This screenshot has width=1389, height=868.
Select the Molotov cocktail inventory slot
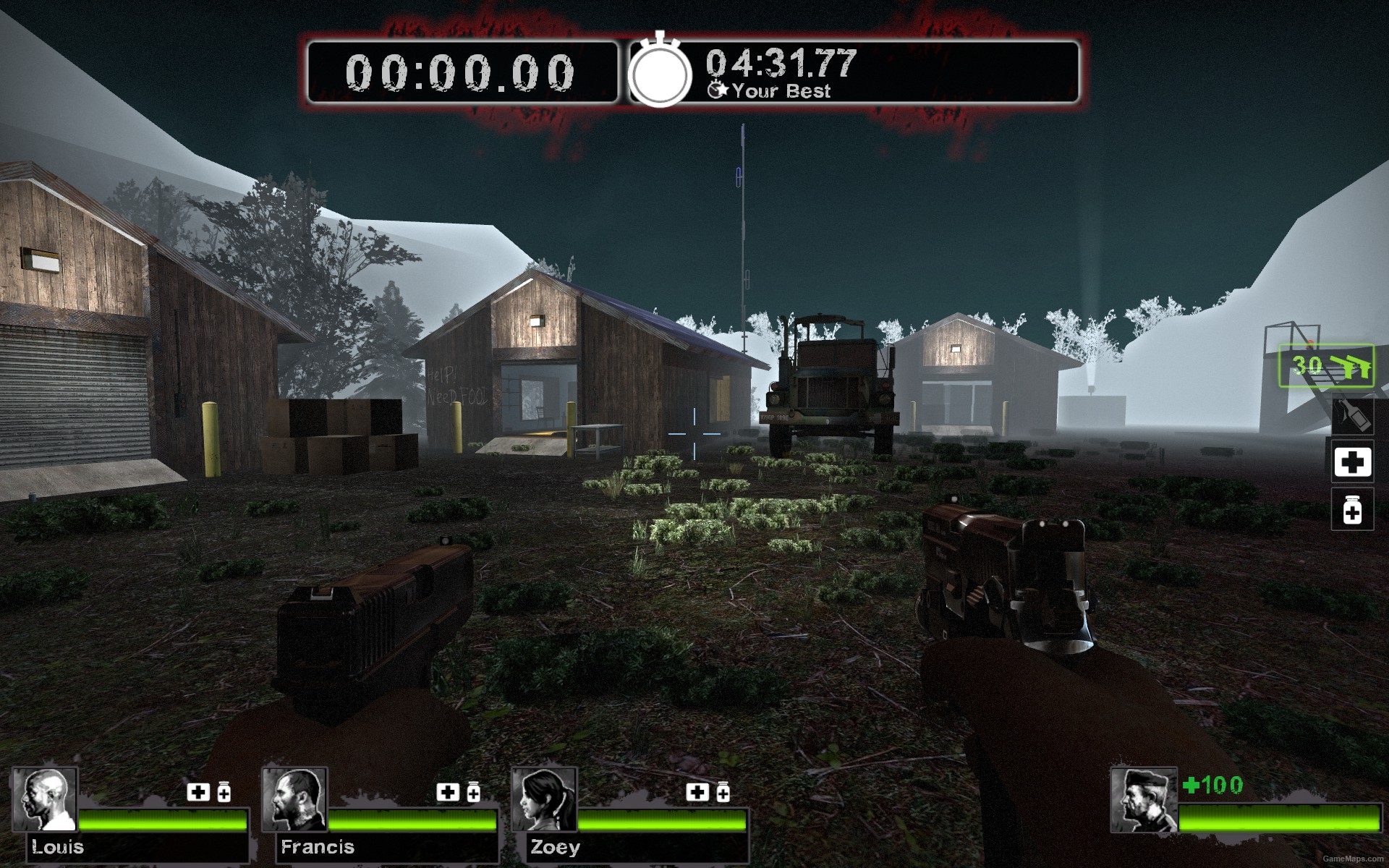pyautogui.click(x=1352, y=417)
